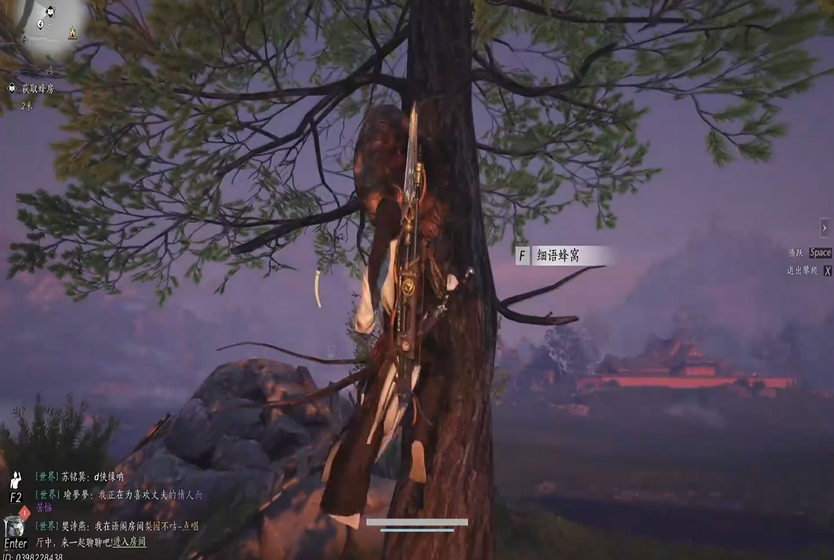This screenshot has width=834, height=560.
Task: Open the chat avatar icon with red badge
Action: pyautogui.click(x=14, y=526)
